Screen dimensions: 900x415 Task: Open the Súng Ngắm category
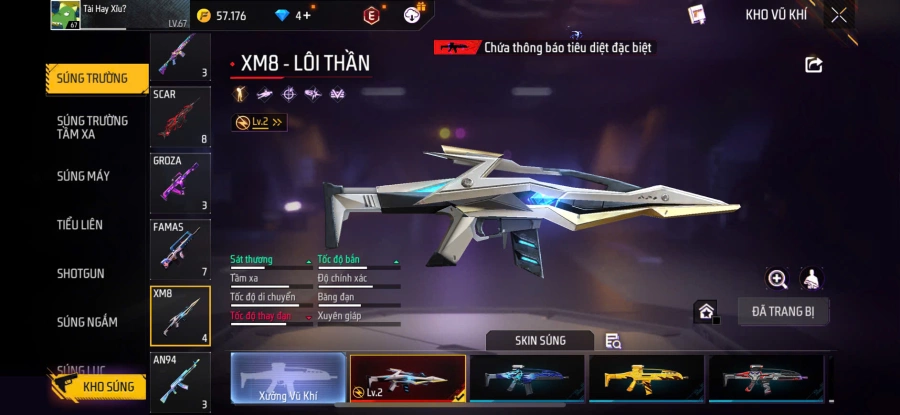[87, 322]
